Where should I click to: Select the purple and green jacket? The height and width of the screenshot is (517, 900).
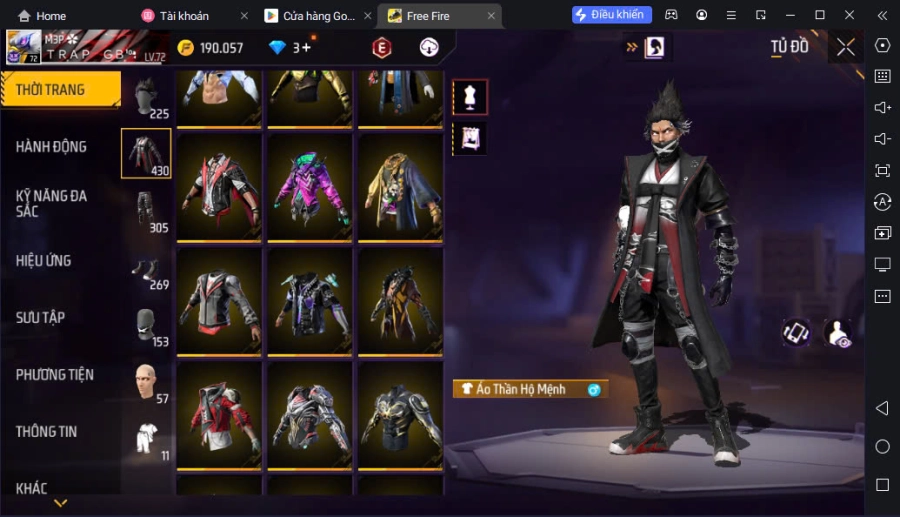pos(310,189)
